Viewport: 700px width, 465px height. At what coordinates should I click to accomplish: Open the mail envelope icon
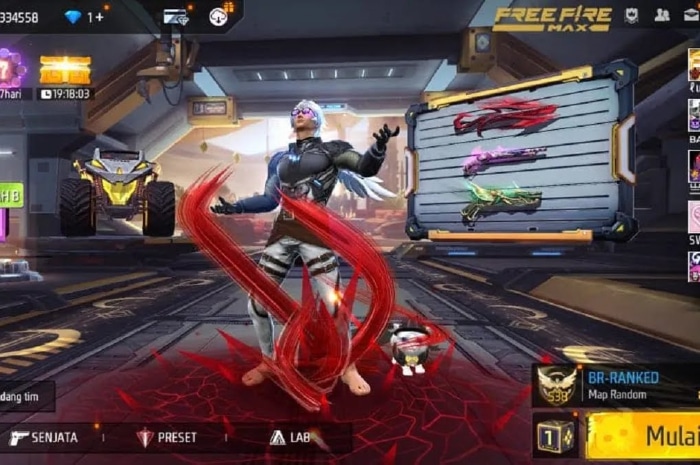tap(692, 15)
